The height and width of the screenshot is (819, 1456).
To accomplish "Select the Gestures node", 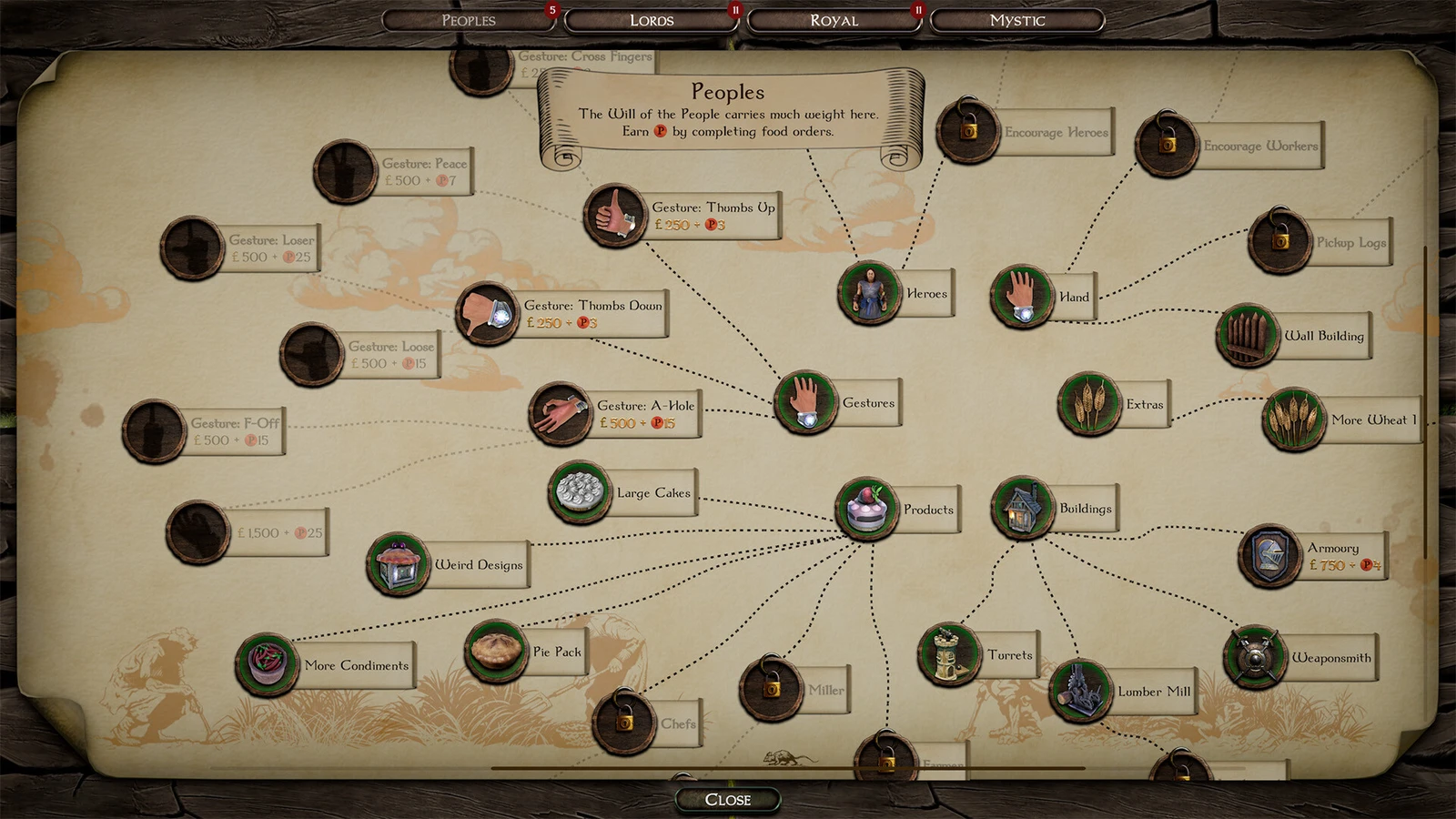I will (x=806, y=402).
